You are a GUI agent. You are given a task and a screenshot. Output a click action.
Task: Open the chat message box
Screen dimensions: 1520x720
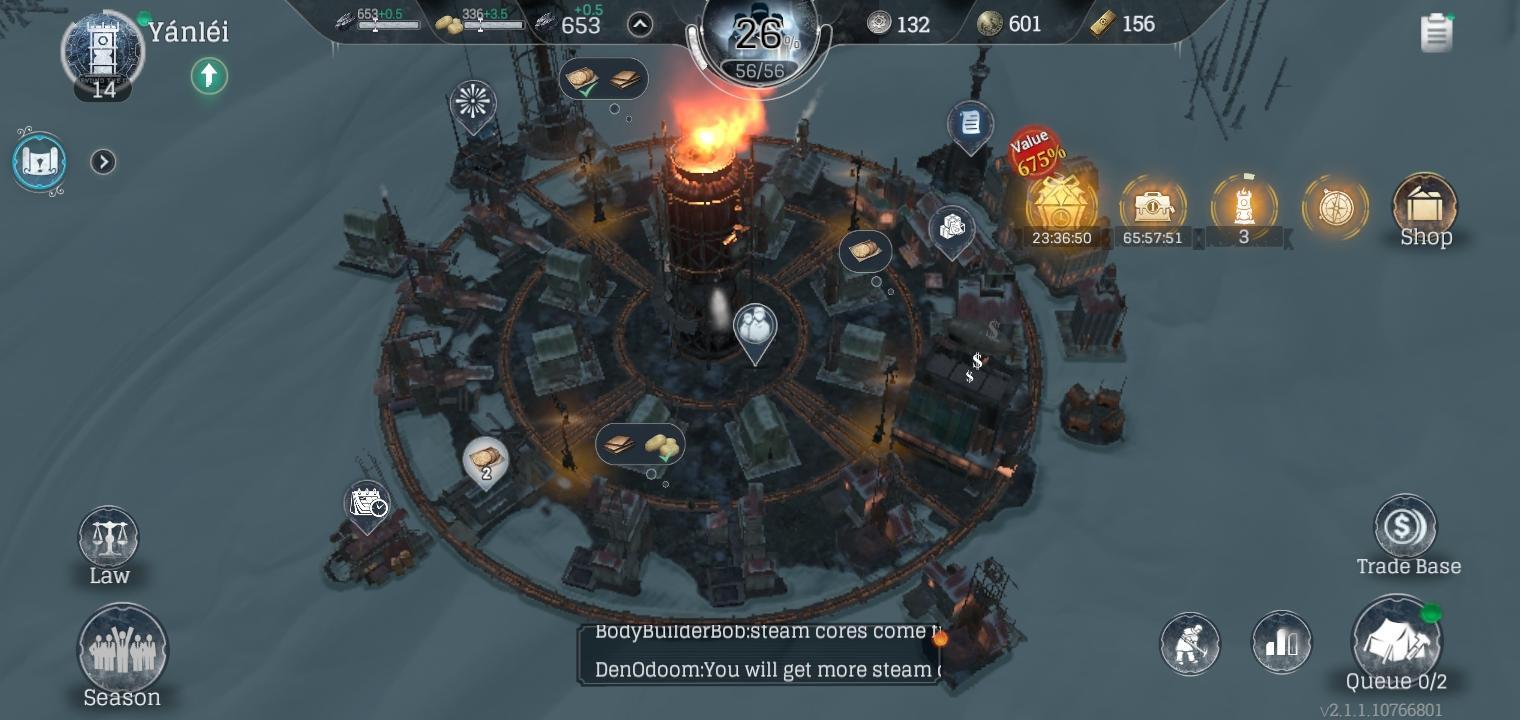click(x=760, y=653)
